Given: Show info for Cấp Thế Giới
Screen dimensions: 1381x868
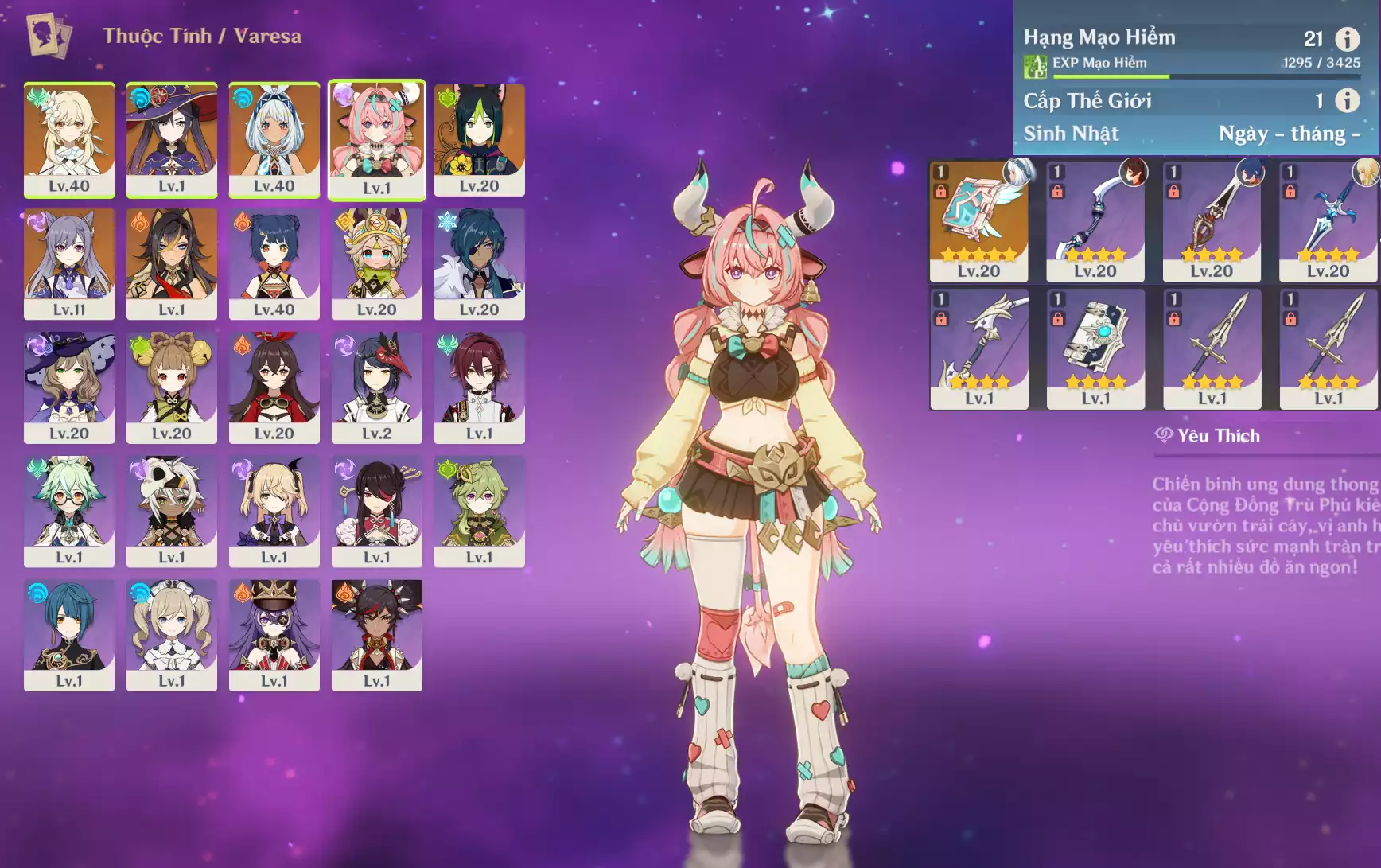Looking at the screenshot, I should point(1347,100).
